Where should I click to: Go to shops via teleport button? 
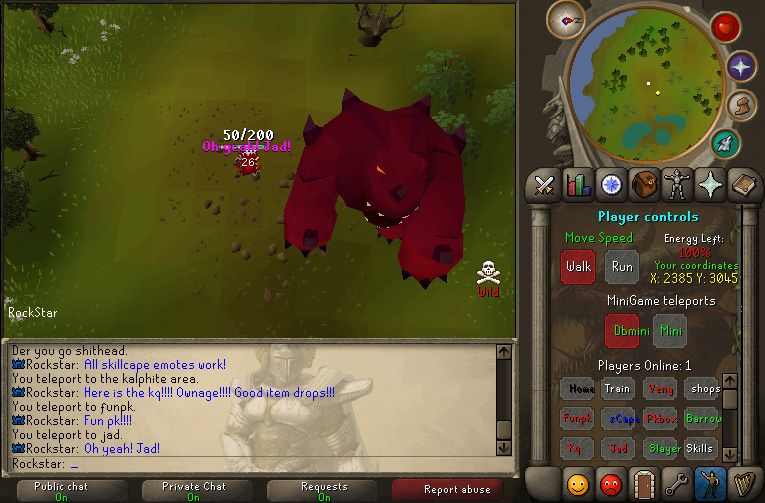704,389
